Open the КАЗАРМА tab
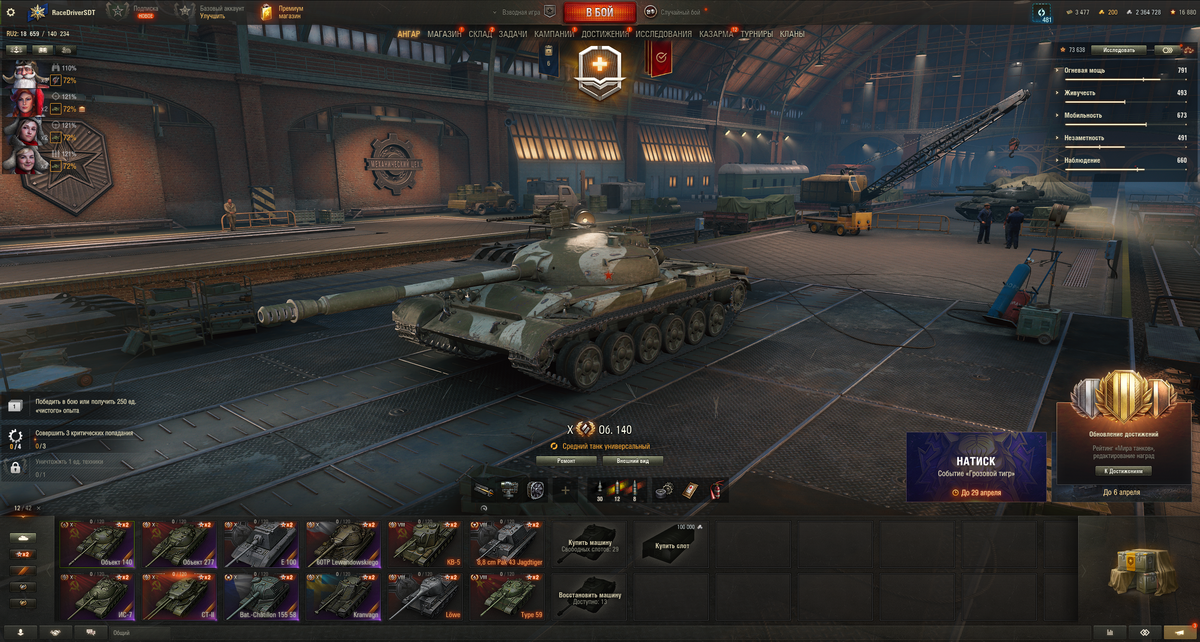The width and height of the screenshot is (1200, 642). tap(716, 34)
